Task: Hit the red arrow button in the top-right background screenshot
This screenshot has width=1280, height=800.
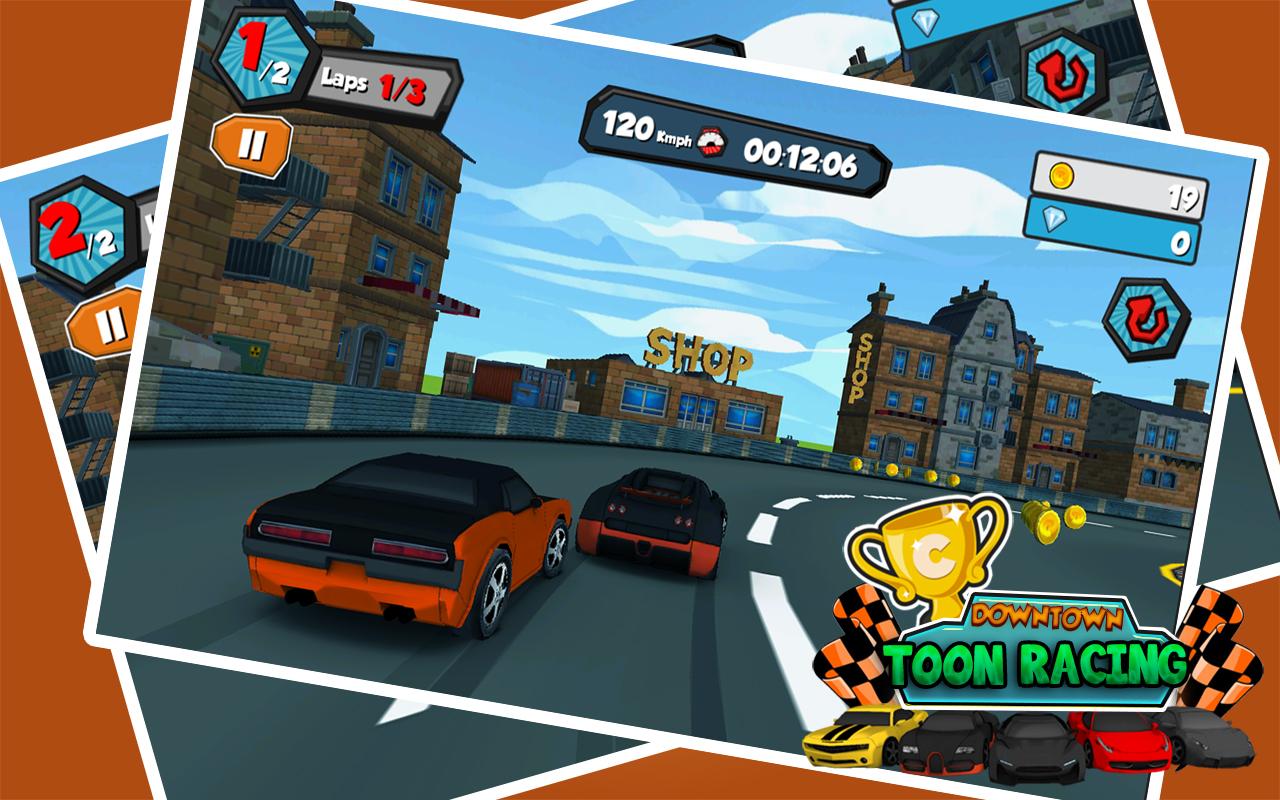Action: 1060,72
